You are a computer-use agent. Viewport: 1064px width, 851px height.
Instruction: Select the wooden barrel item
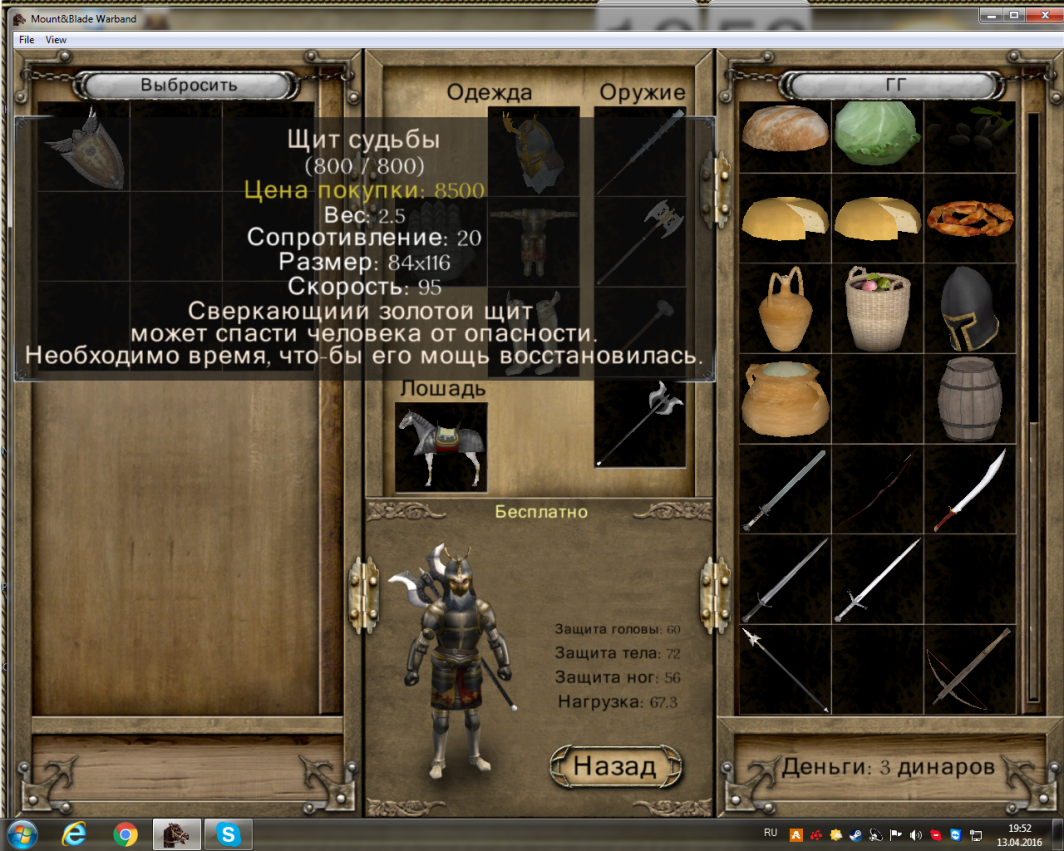coord(968,398)
